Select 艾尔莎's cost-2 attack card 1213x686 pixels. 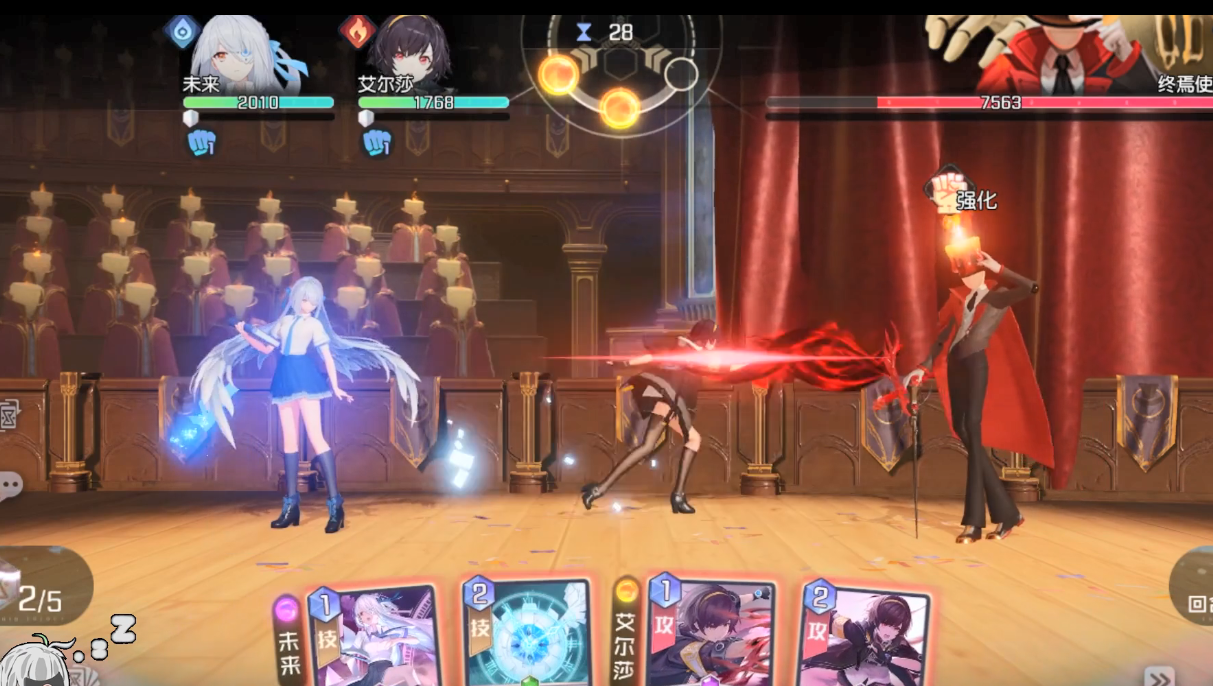click(x=864, y=636)
